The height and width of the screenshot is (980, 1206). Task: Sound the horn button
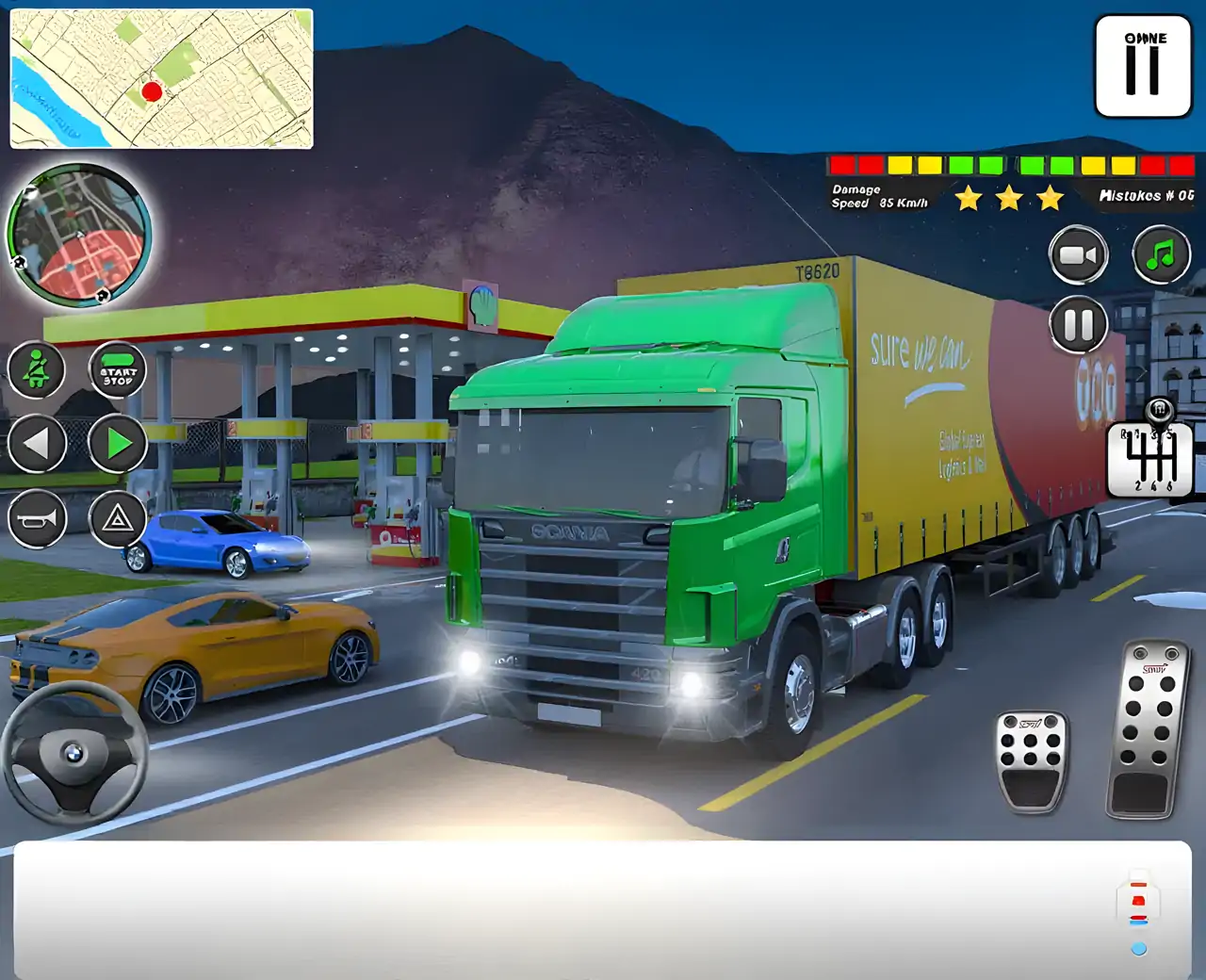37,518
